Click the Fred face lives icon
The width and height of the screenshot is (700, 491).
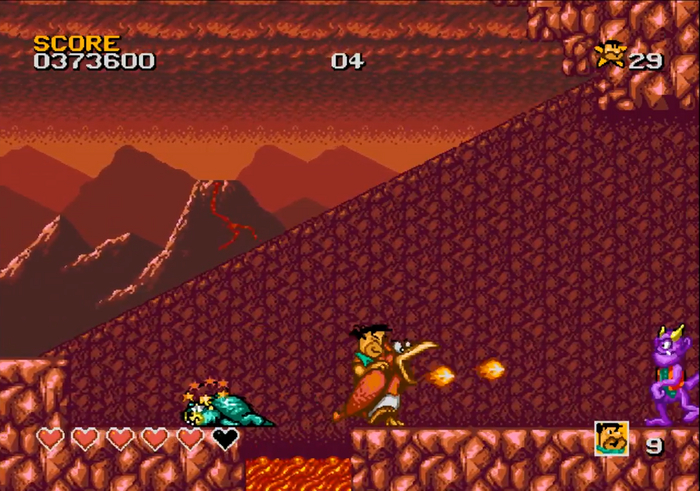click(611, 438)
